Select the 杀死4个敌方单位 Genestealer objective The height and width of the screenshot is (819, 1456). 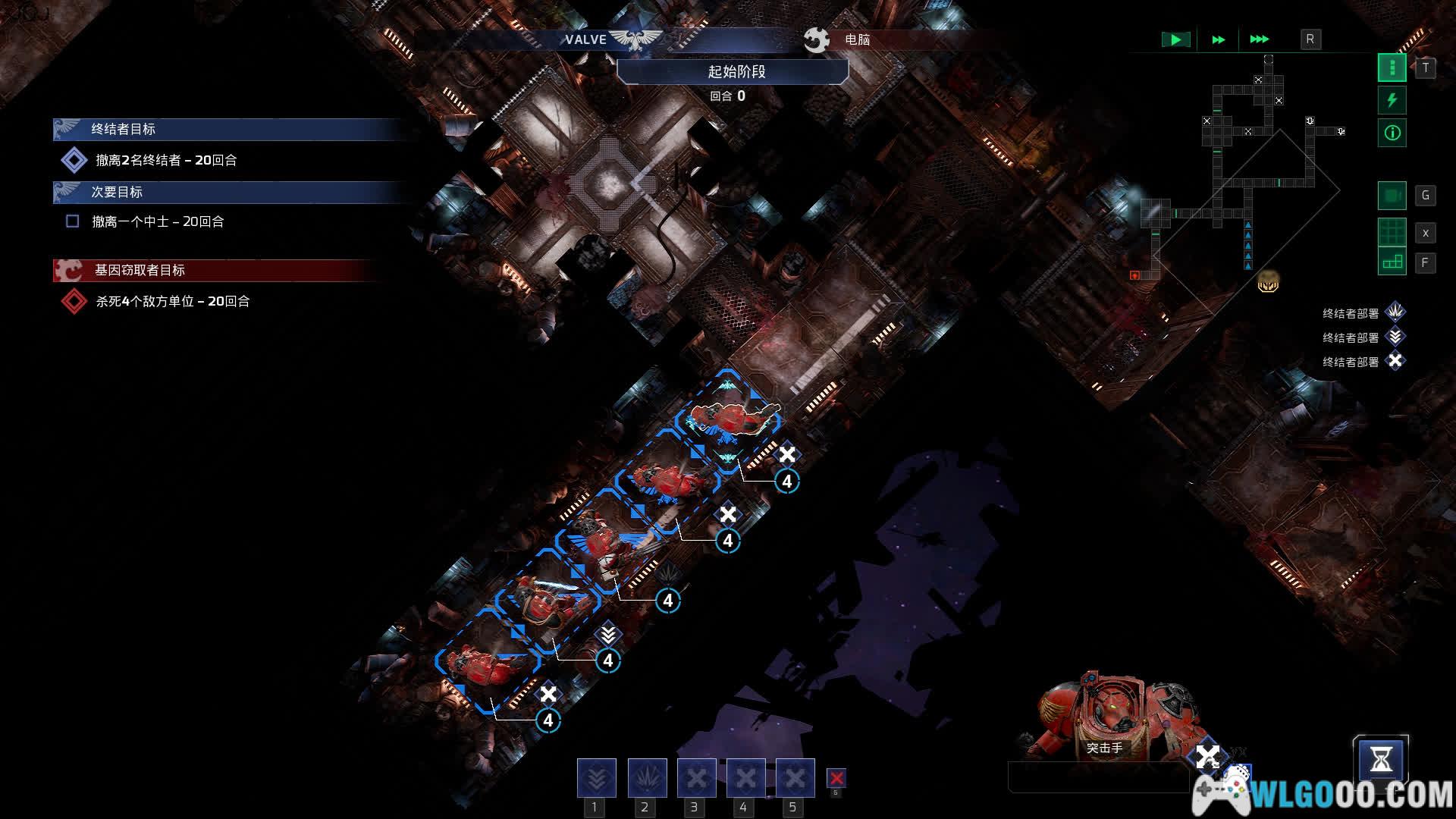pyautogui.click(x=172, y=301)
